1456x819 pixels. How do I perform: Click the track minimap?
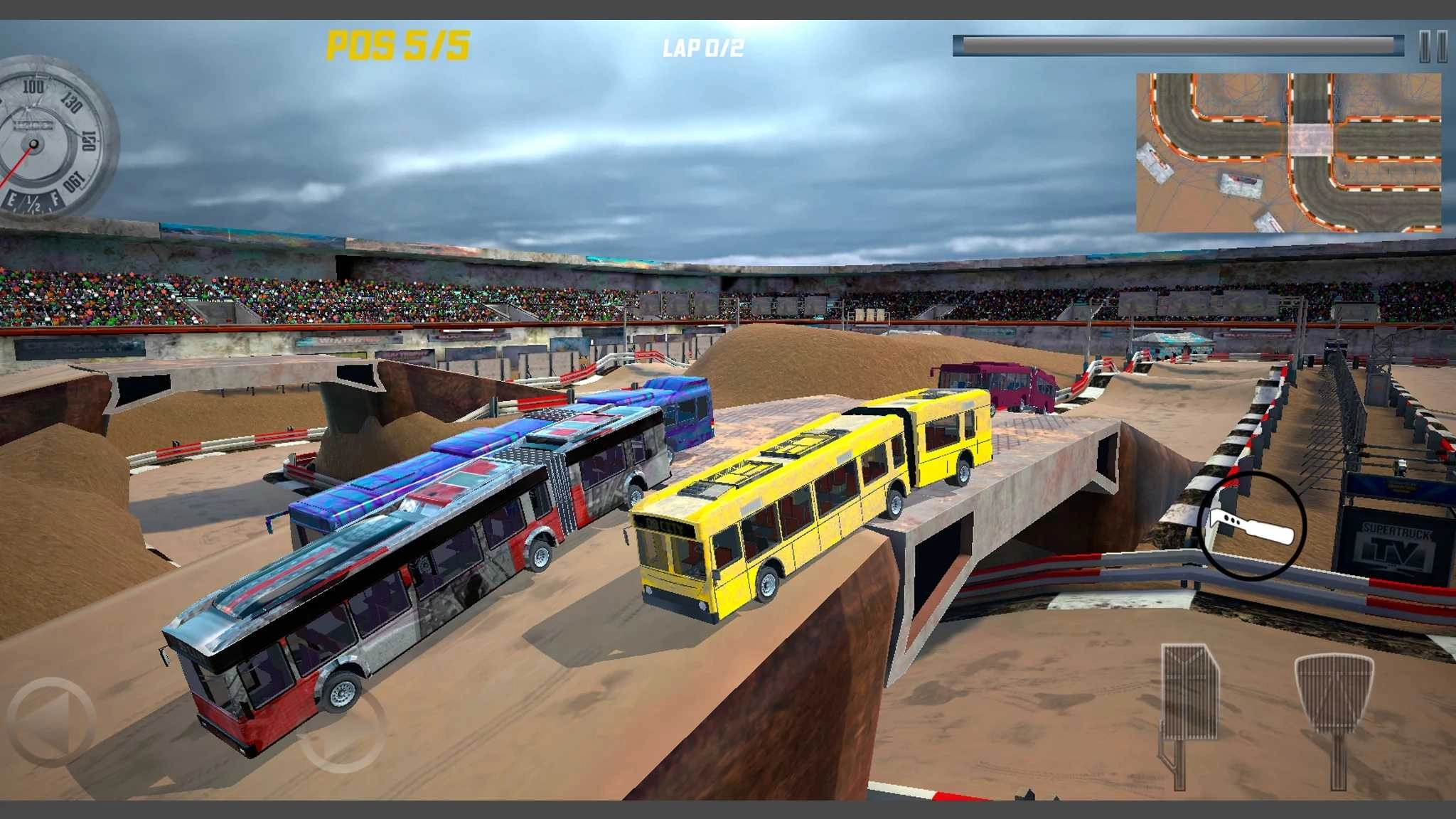[1288, 153]
